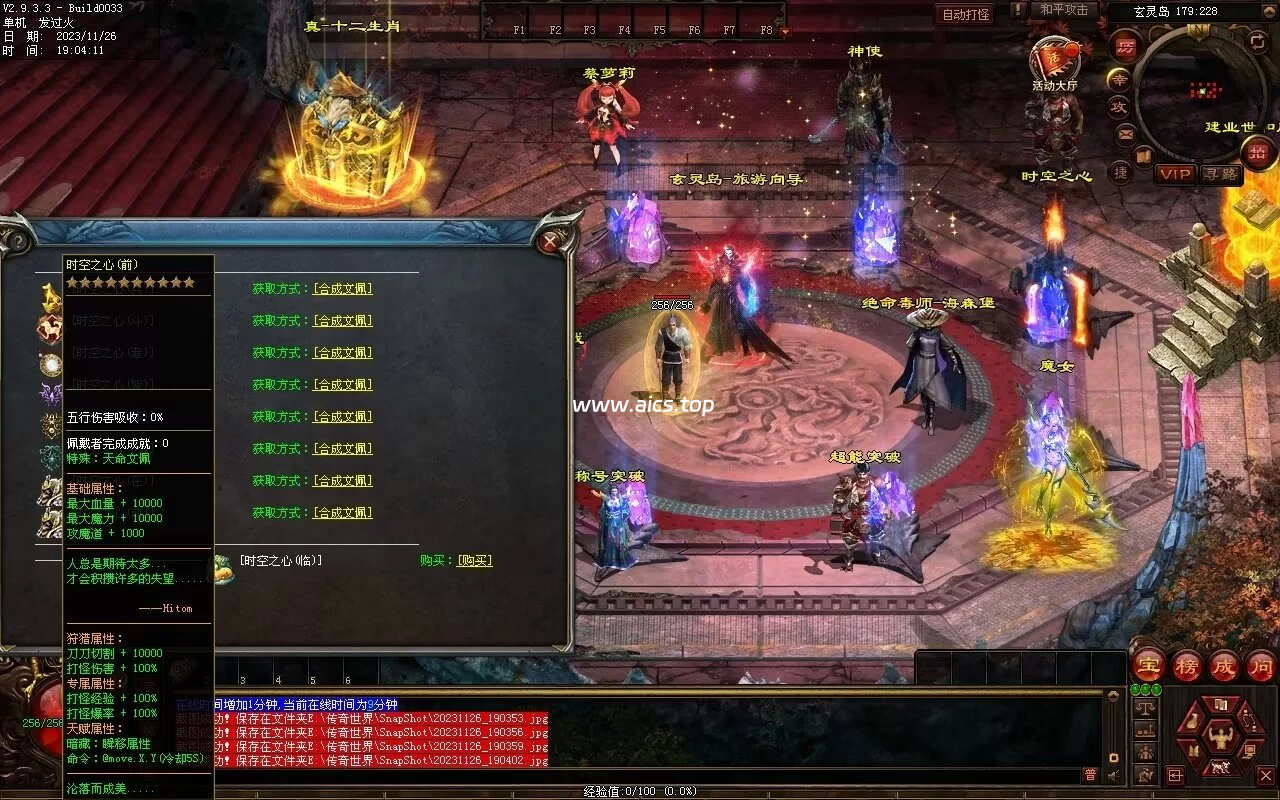Open the 问 help button
This screenshot has height=800, width=1280.
(1260, 665)
